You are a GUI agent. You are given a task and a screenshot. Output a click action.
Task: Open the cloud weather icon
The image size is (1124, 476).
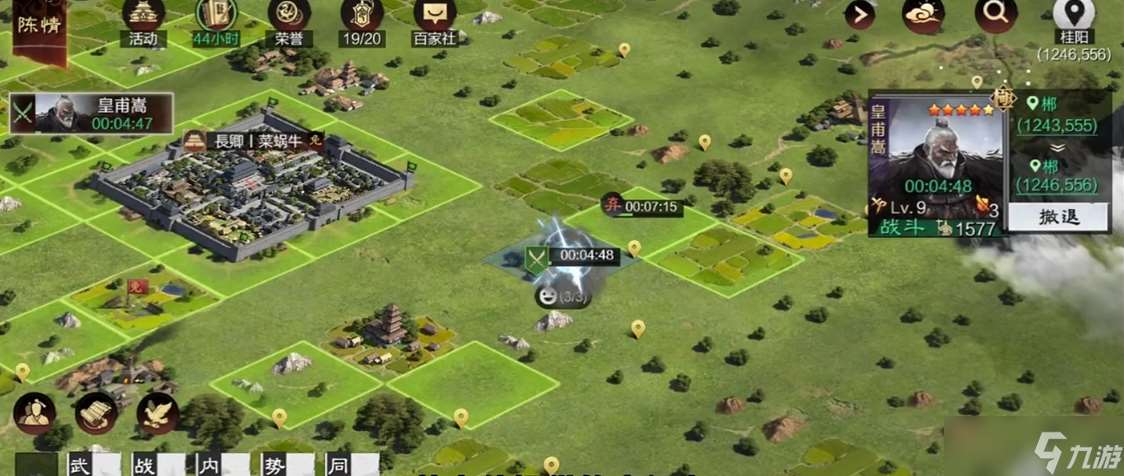pos(923,15)
